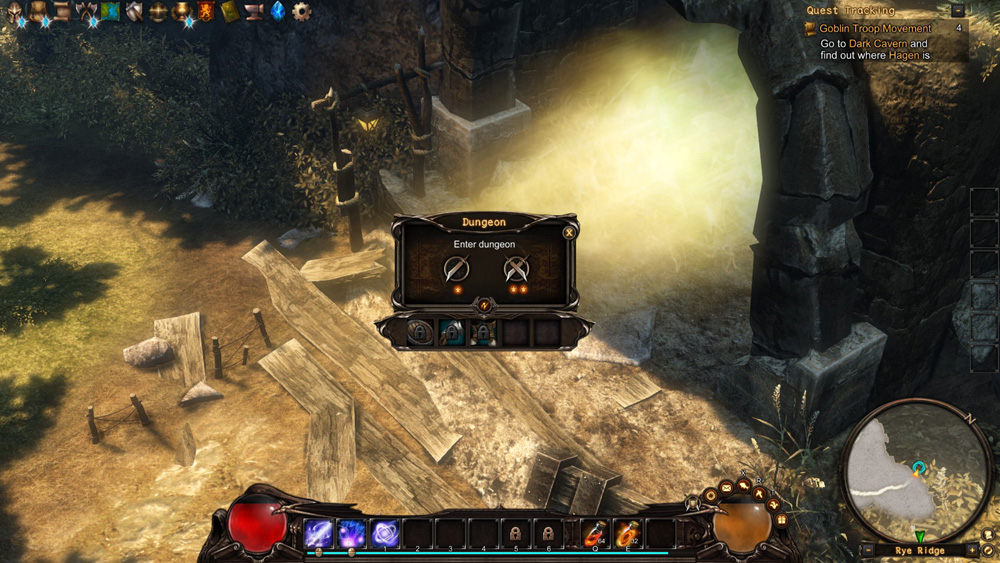This screenshot has height=563, width=1000.
Task: Open the world map icon
Action: [x=110, y=11]
